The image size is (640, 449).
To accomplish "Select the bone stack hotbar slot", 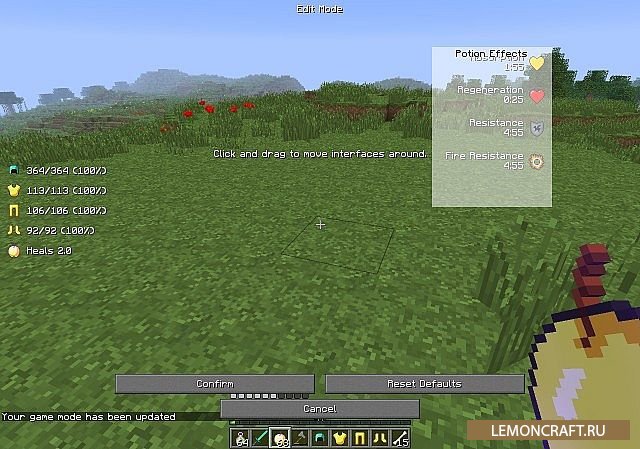I will point(400,438).
